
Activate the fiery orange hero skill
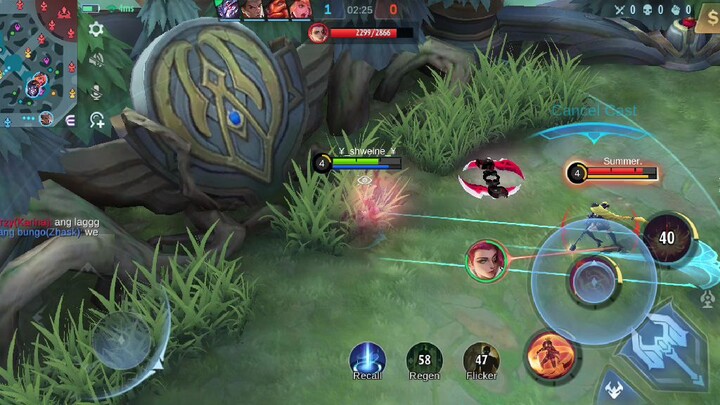[550, 355]
